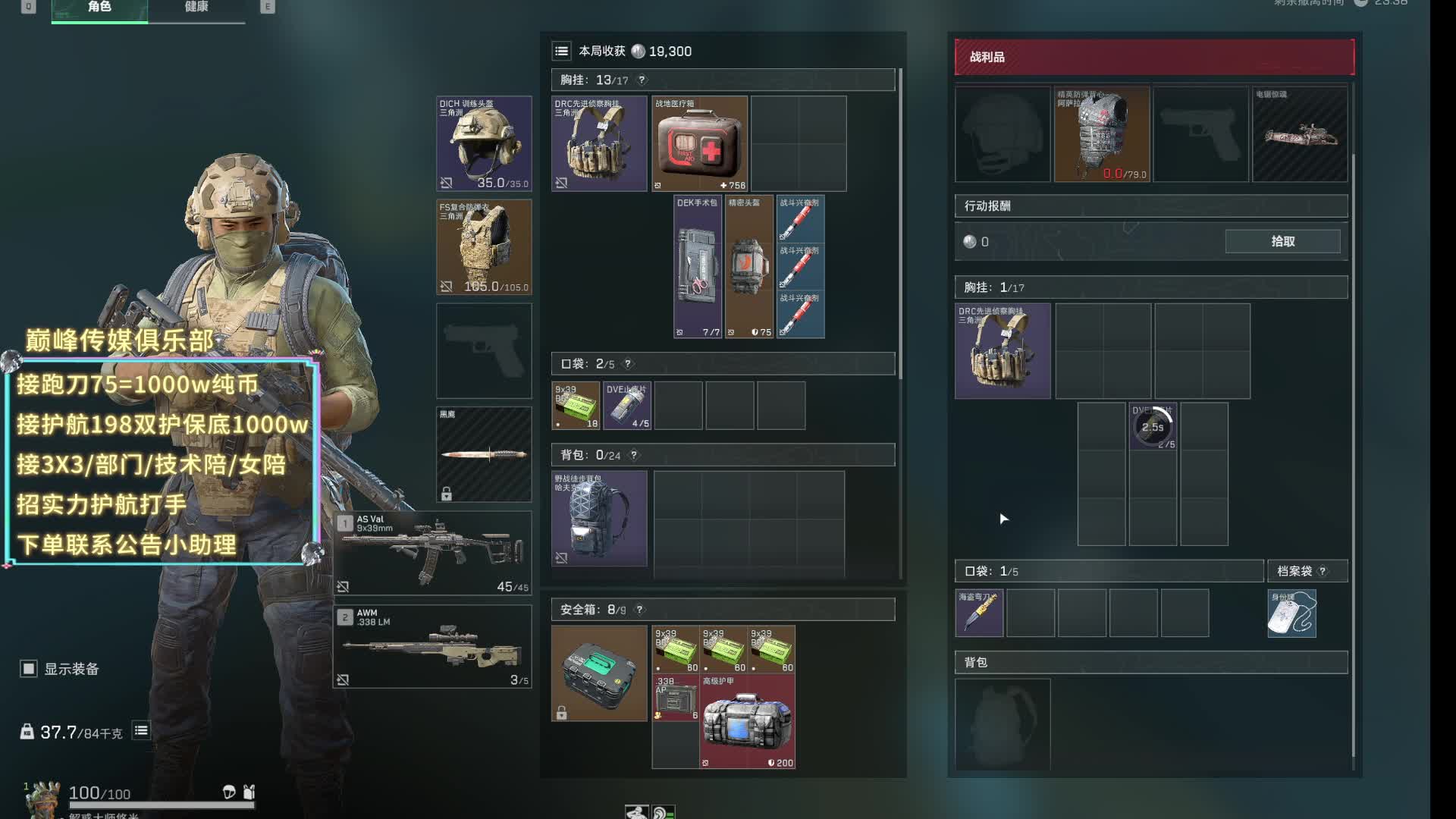1456x819 pixels.
Task: Show the 胸挂 capacity help tooltip
Action: tap(642, 80)
